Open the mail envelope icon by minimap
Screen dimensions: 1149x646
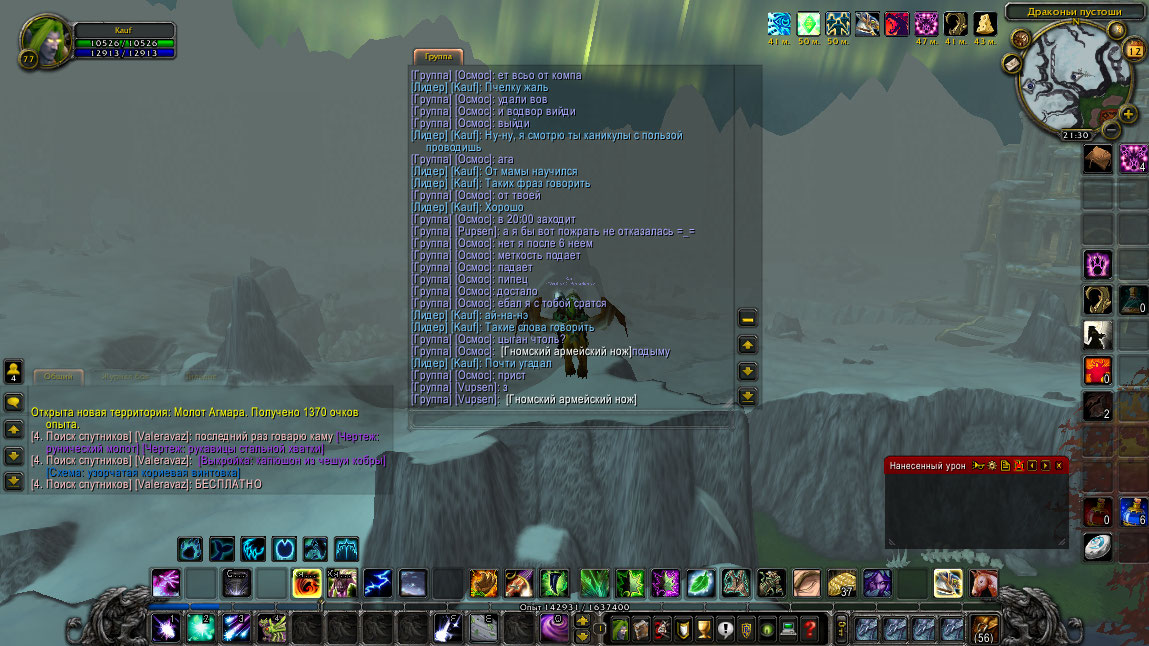pos(1011,64)
